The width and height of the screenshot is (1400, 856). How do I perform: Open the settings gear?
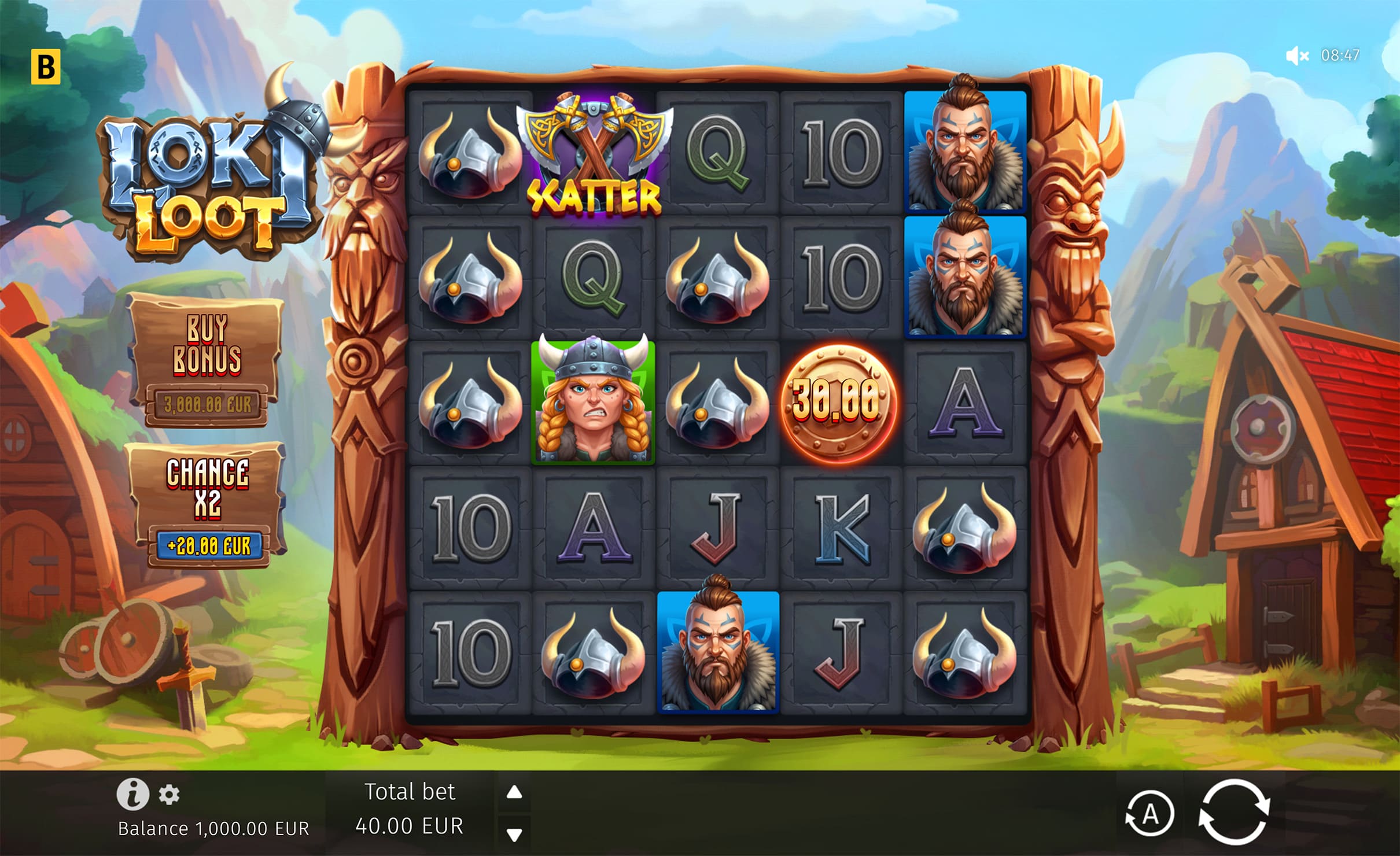click(169, 795)
